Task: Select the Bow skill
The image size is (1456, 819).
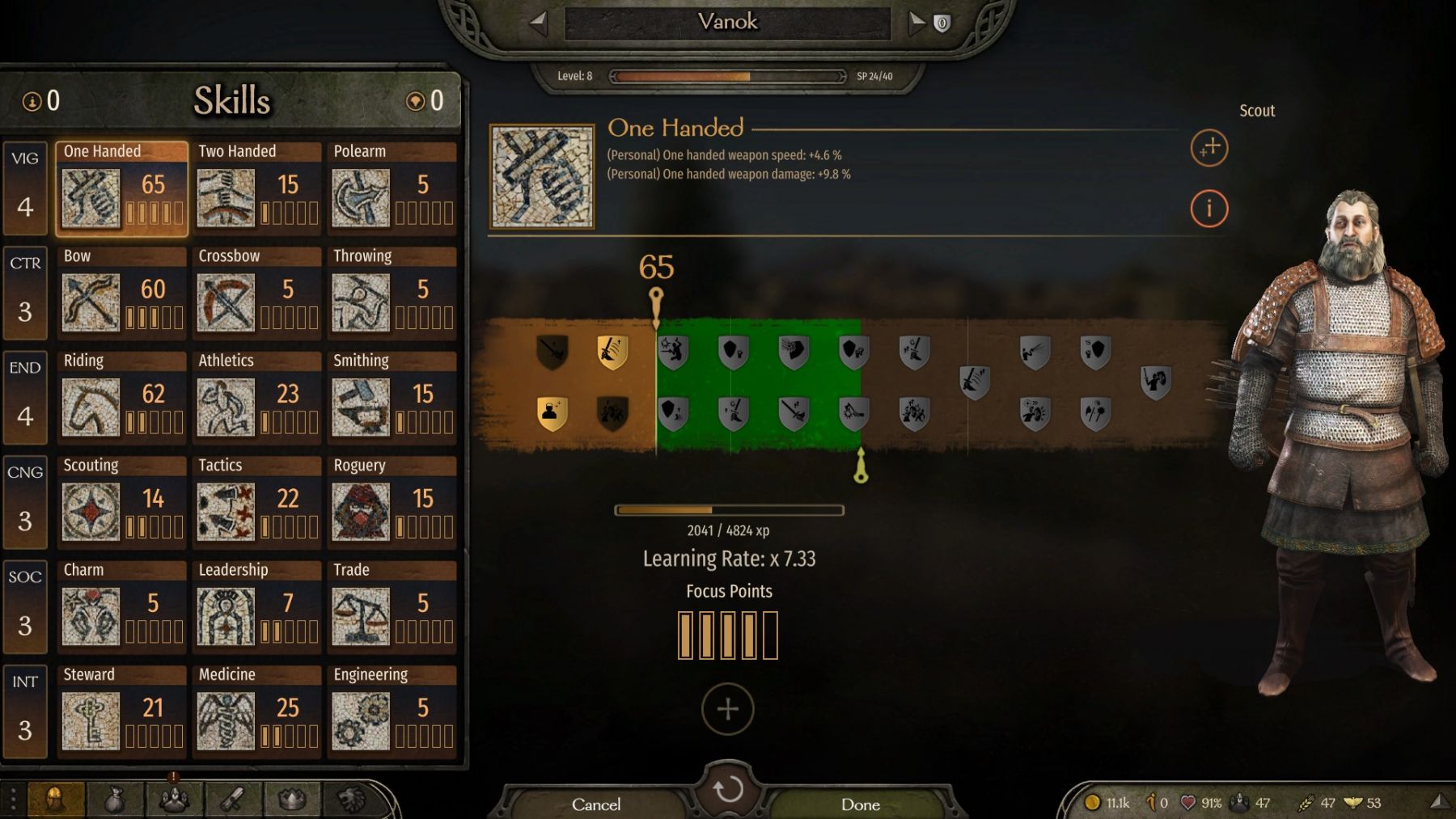Action: pyautogui.click(x=121, y=293)
